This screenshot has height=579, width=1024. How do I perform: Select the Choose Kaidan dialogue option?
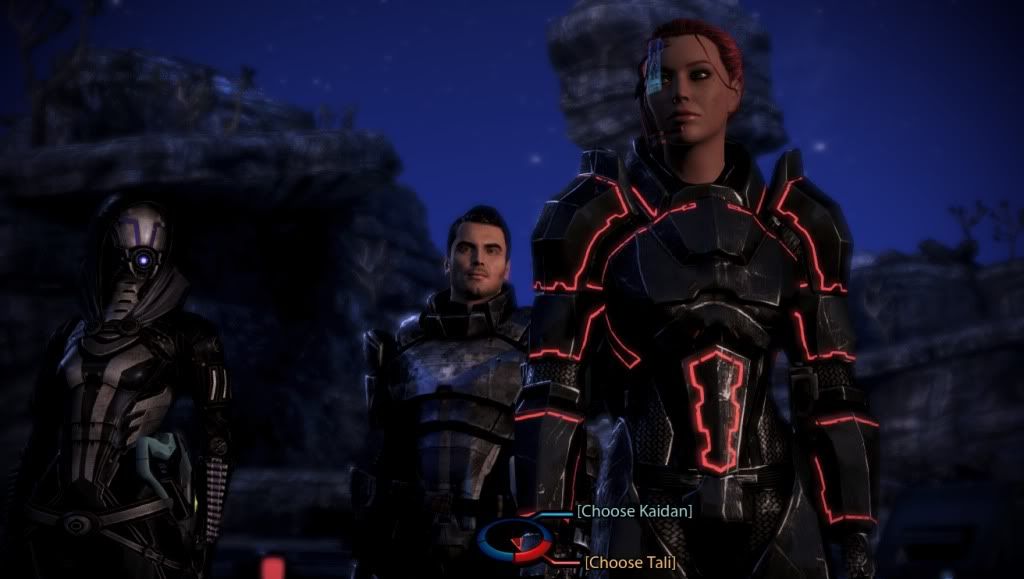coord(635,511)
